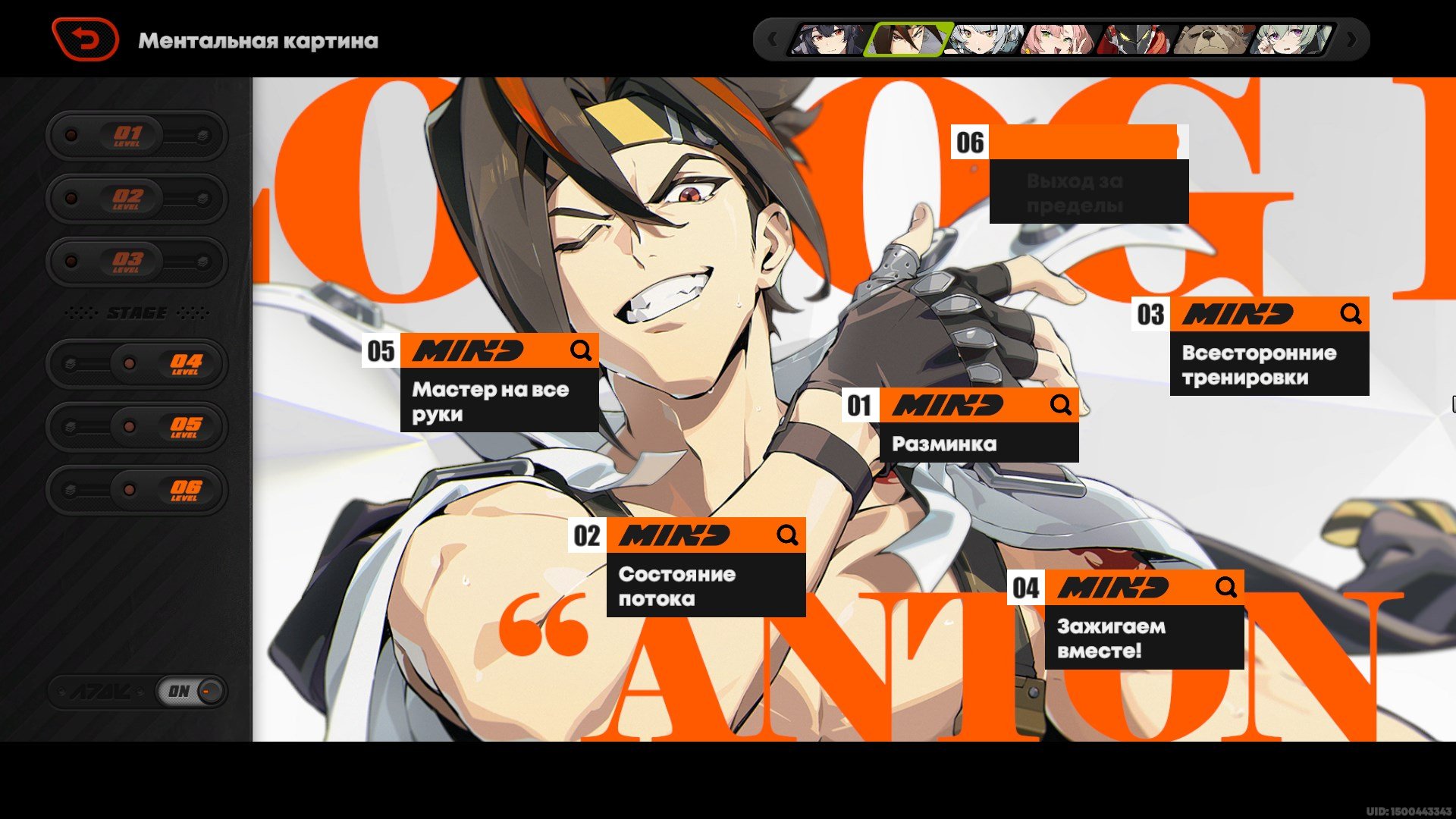Viewport: 1456px width, 819px height.
Task: Select the white-haired girl character portrait
Action: [984, 39]
